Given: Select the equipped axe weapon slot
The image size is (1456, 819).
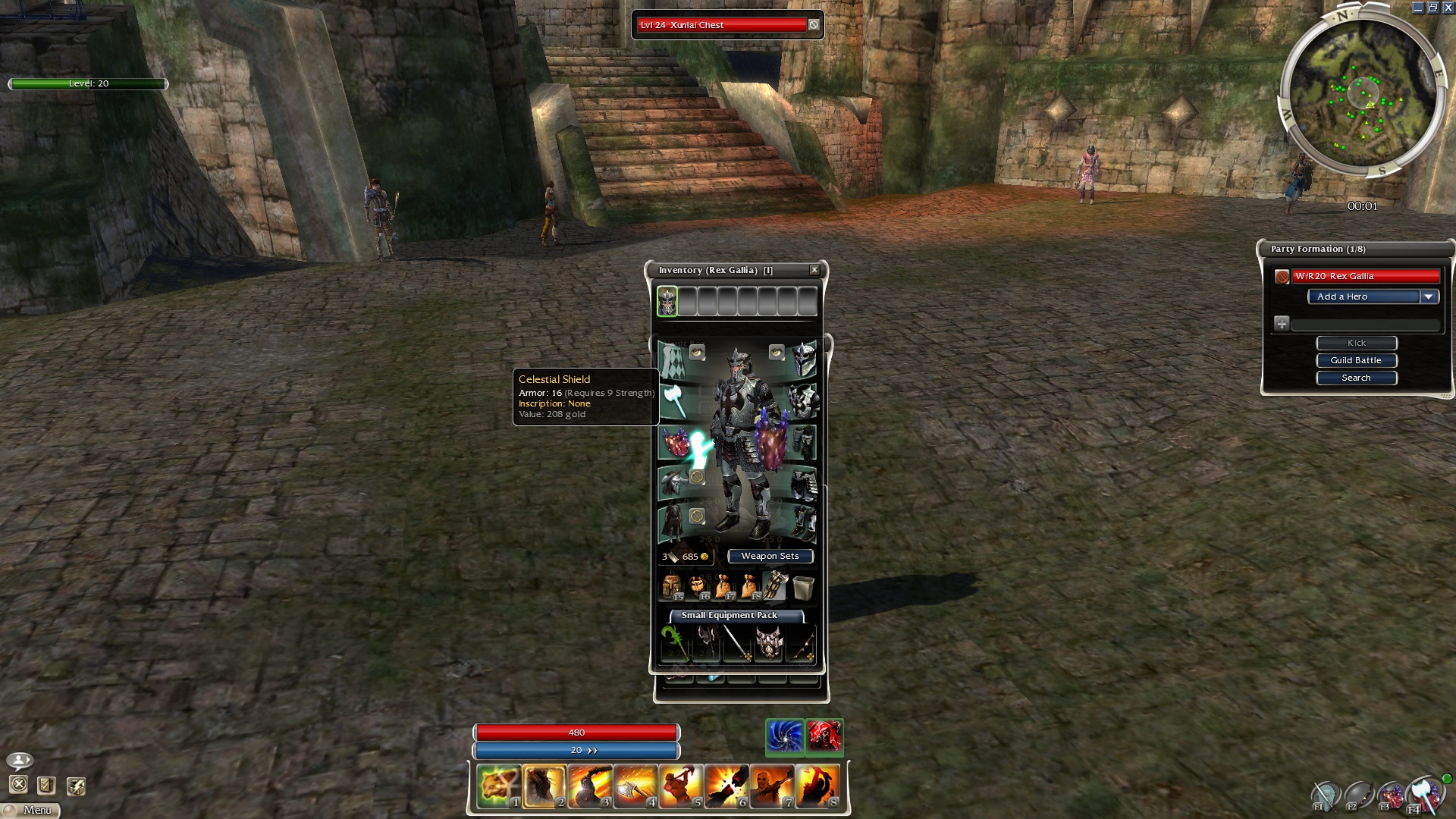Looking at the screenshot, I should click(x=674, y=400).
